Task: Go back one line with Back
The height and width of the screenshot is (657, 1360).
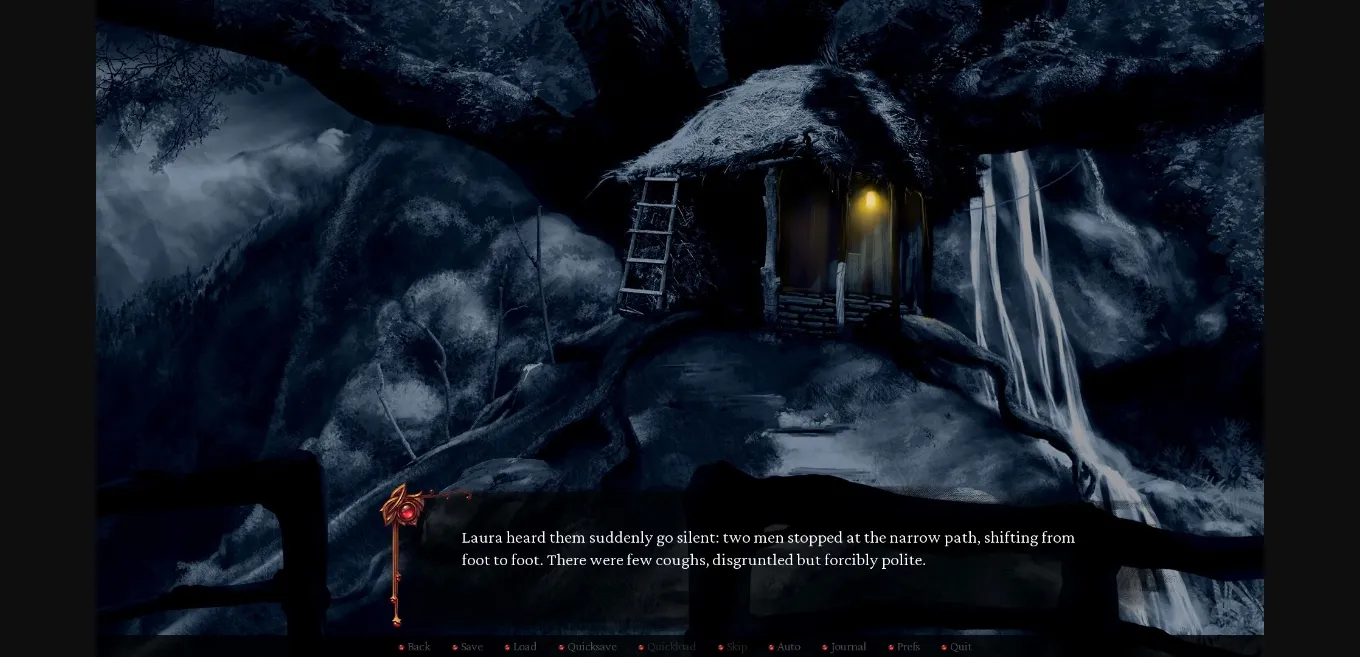Action: [418, 647]
